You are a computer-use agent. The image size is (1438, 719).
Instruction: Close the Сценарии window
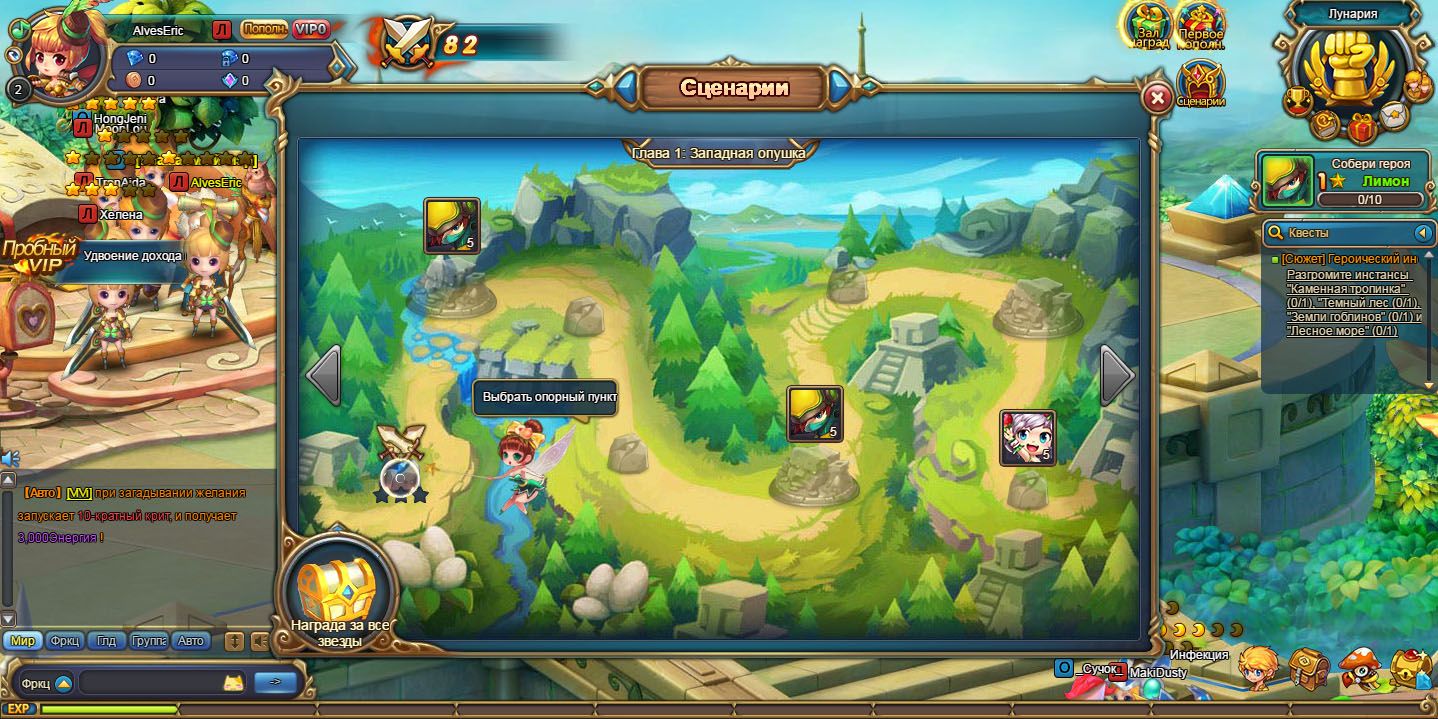point(1157,98)
